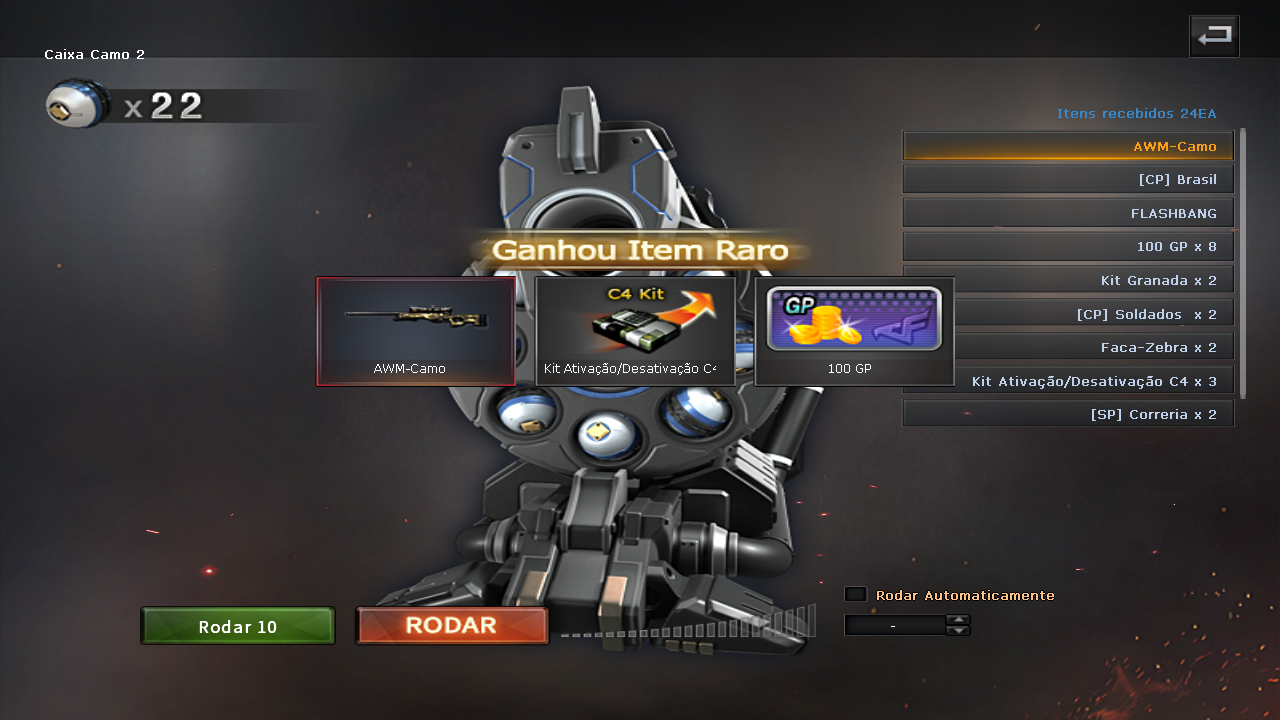Click the received items list scrollbar
Viewport: 1280px width, 720px height.
tap(1243, 262)
